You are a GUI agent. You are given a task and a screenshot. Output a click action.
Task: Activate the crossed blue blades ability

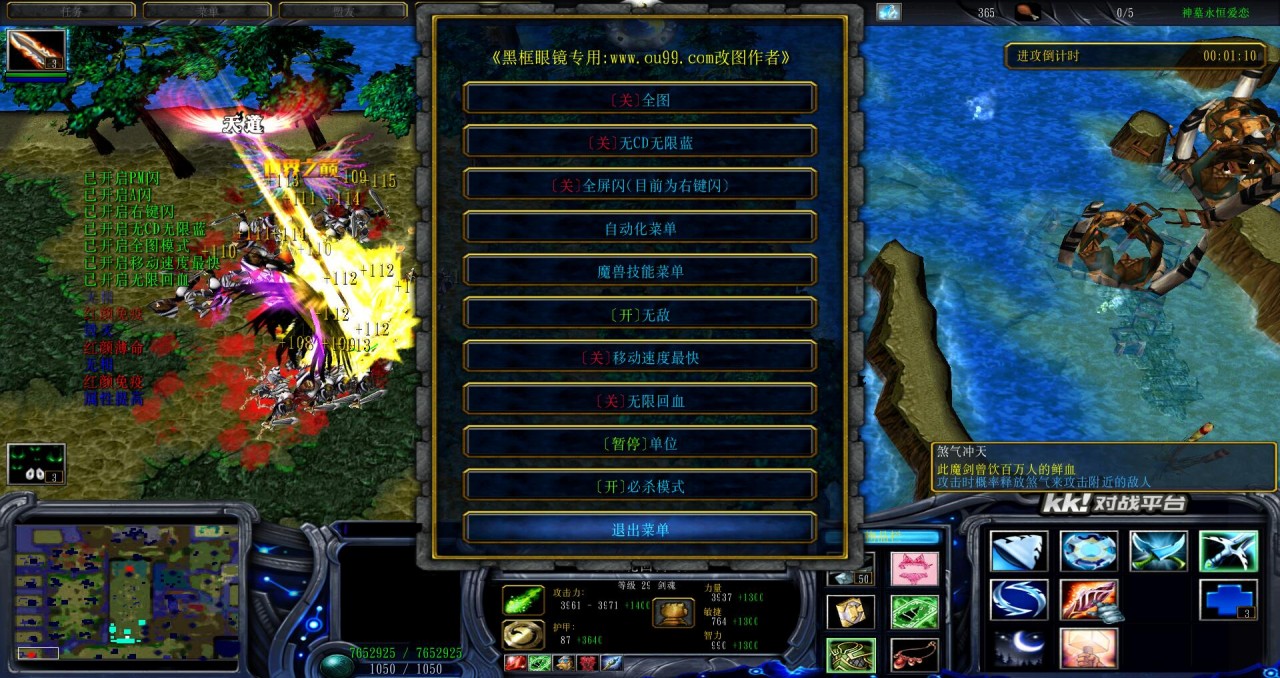pos(1158,551)
